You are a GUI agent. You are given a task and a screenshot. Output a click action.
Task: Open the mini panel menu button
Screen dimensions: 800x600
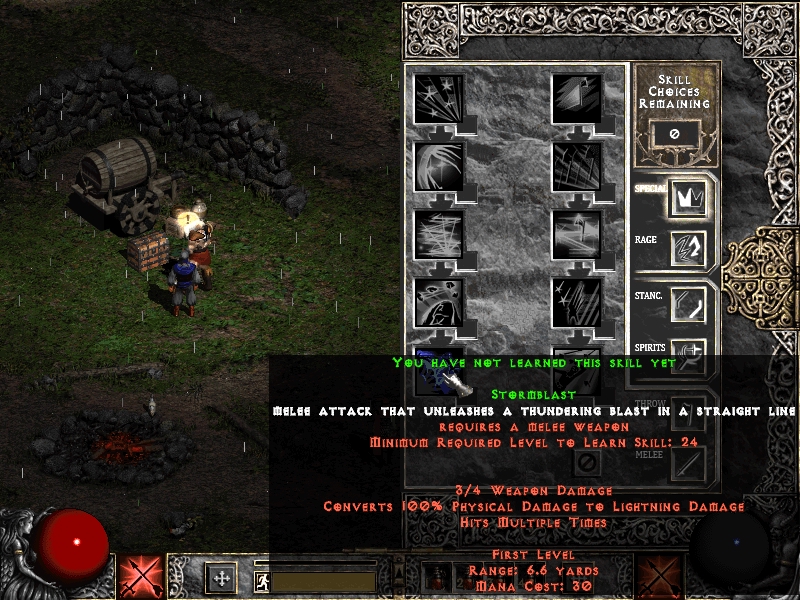click(221, 577)
